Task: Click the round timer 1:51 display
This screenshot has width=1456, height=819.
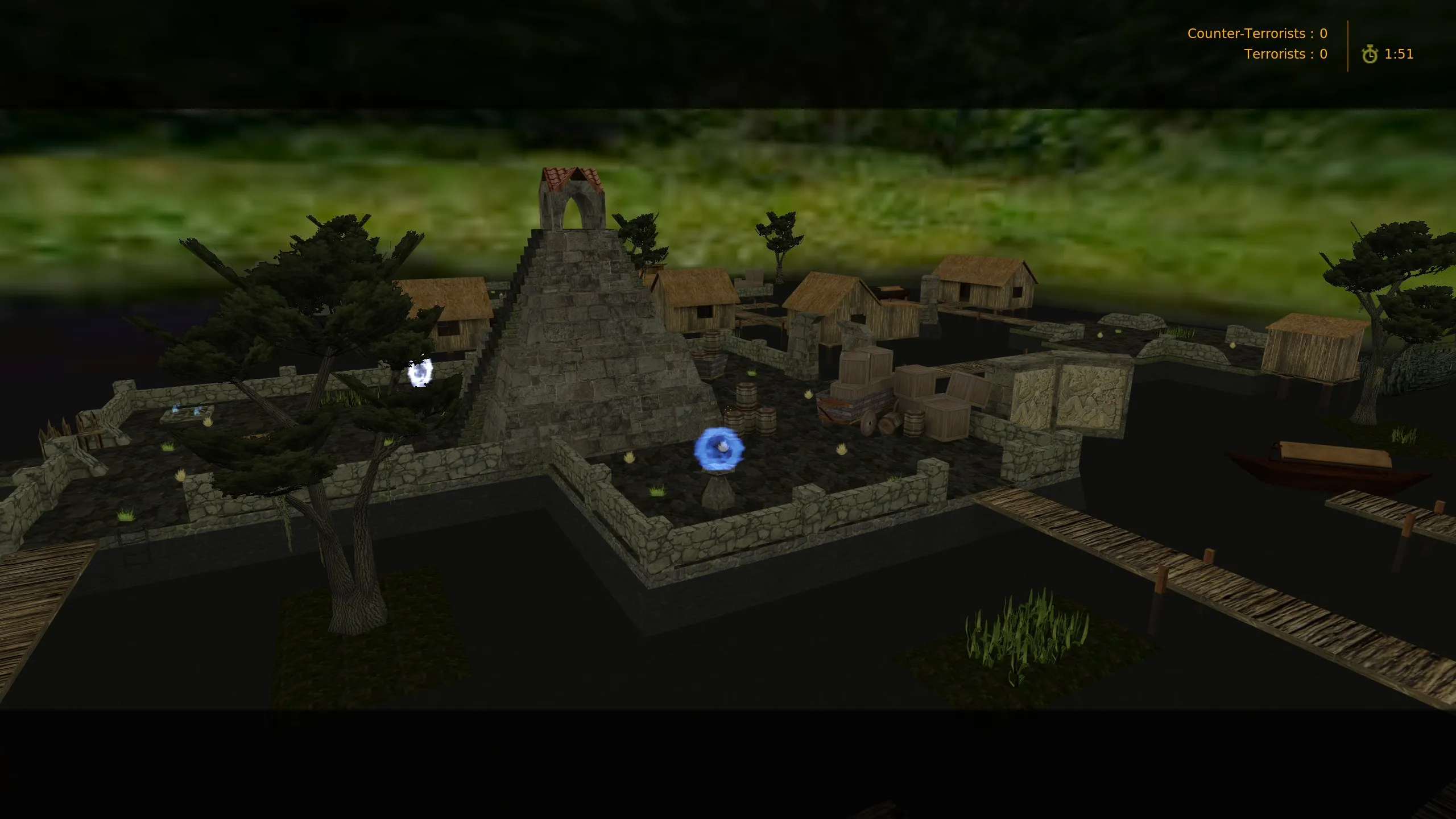Action: (1399, 54)
